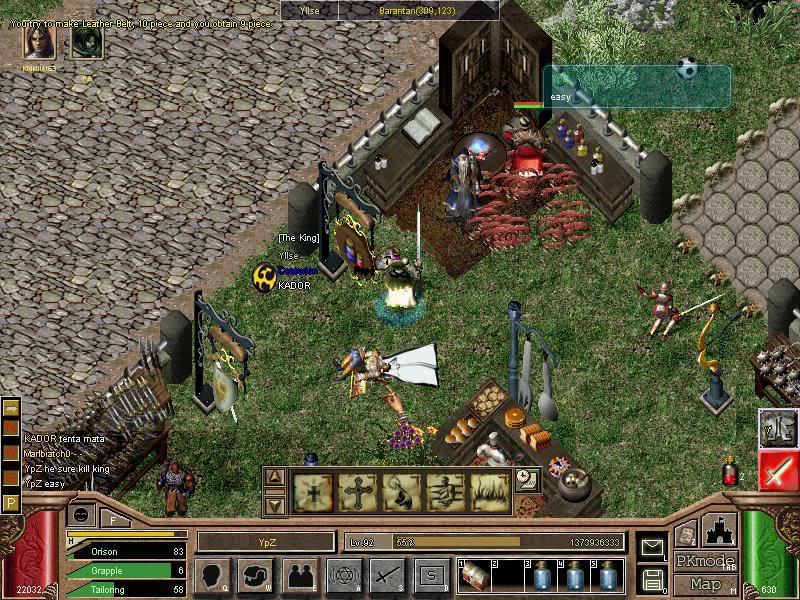Screen dimensions: 800x600
Task: Open the head profile character button
Action: [211, 576]
